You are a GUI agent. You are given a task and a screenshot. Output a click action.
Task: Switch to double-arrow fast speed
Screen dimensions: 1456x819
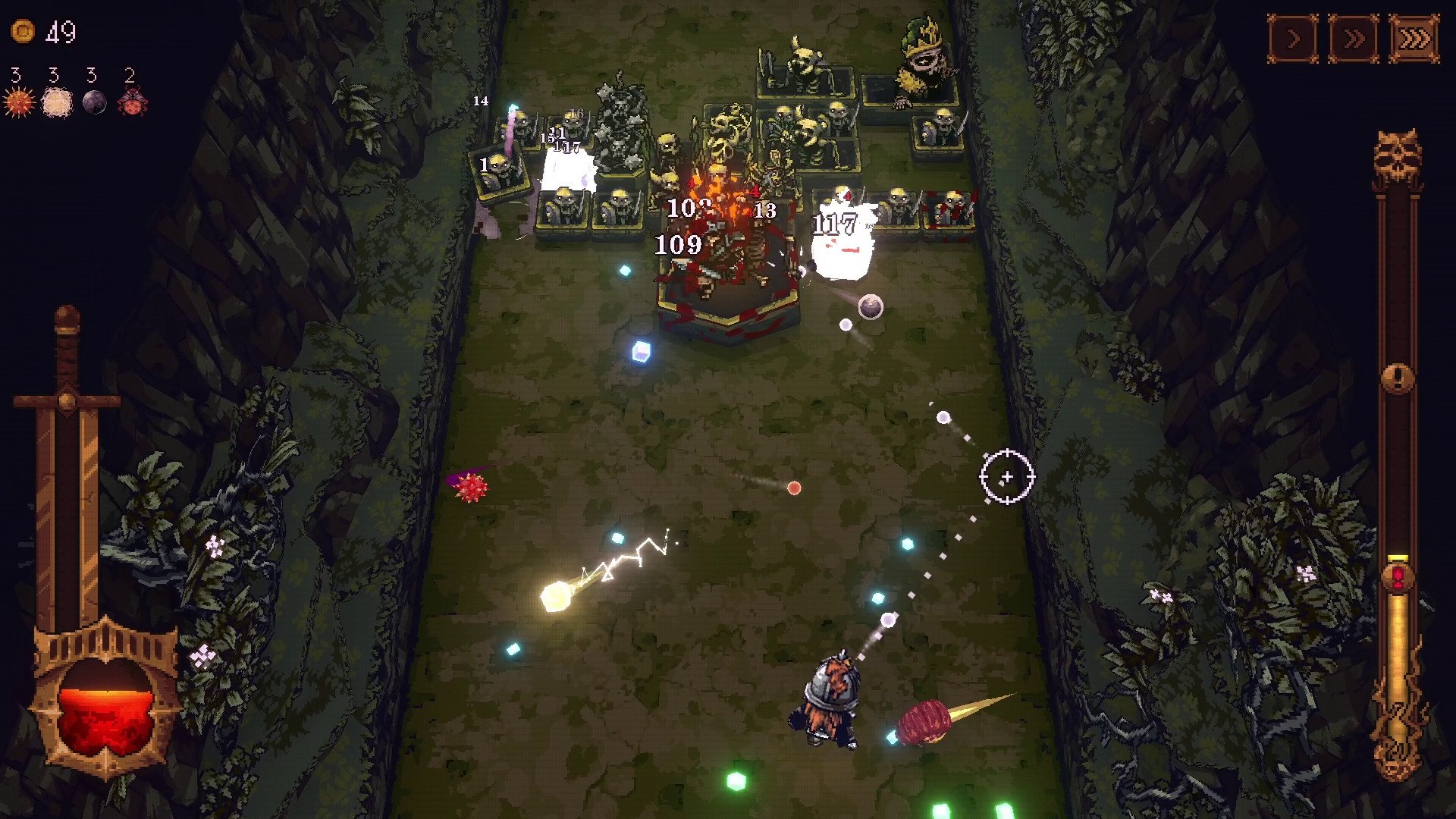[x=1354, y=39]
